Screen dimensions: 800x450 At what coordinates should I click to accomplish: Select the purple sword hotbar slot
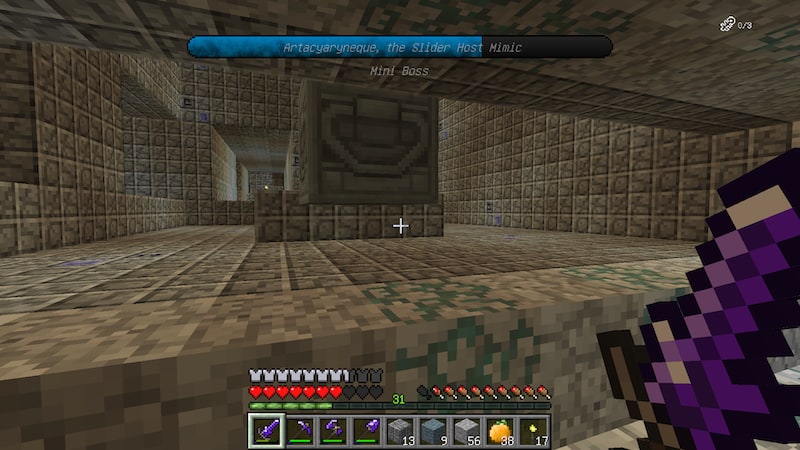(x=265, y=431)
